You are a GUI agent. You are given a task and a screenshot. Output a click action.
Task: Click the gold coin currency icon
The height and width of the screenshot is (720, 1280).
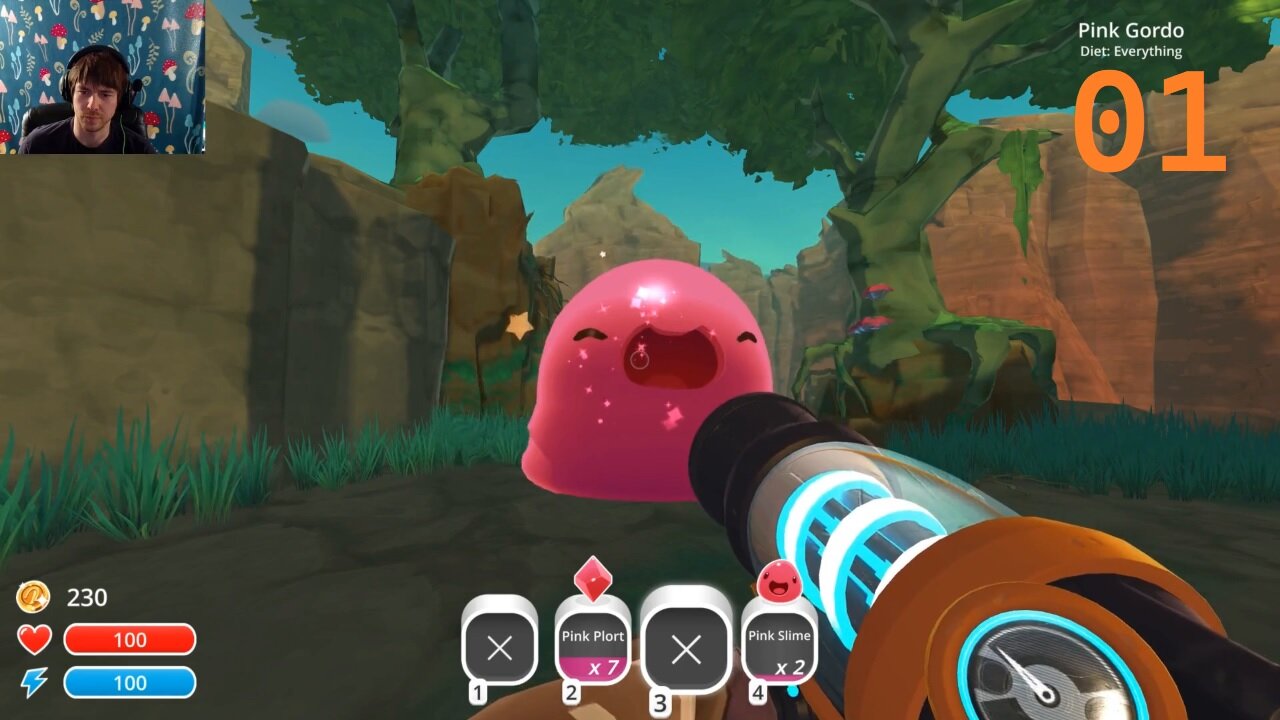click(x=35, y=597)
